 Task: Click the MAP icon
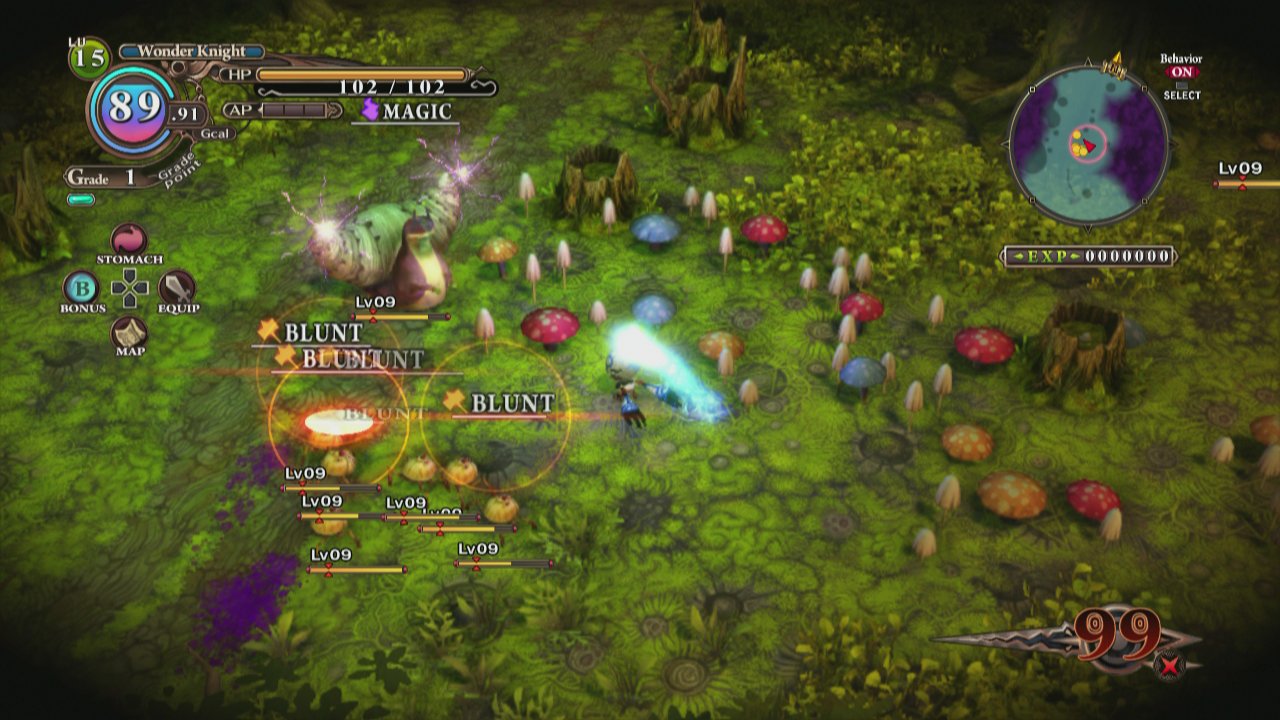click(128, 331)
